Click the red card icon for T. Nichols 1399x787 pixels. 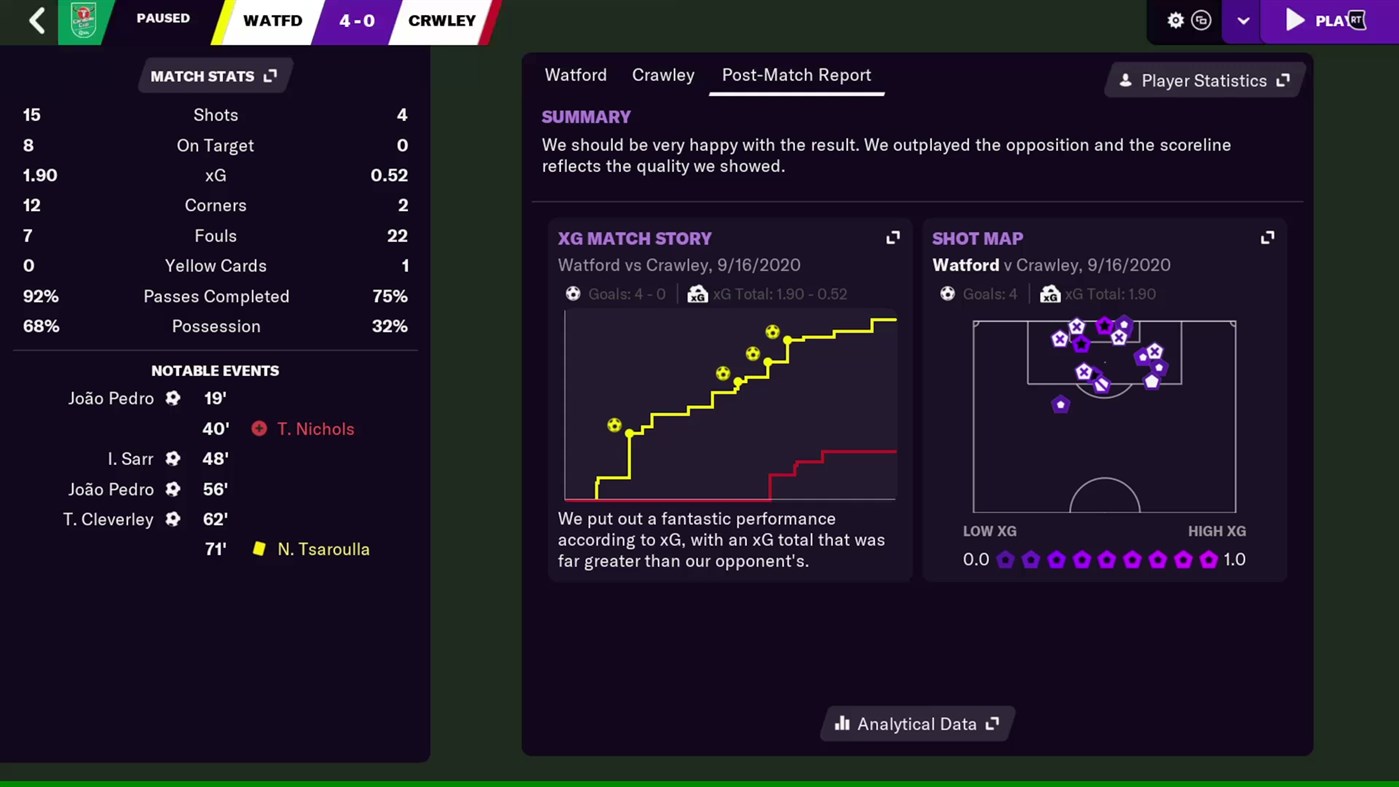coord(259,429)
